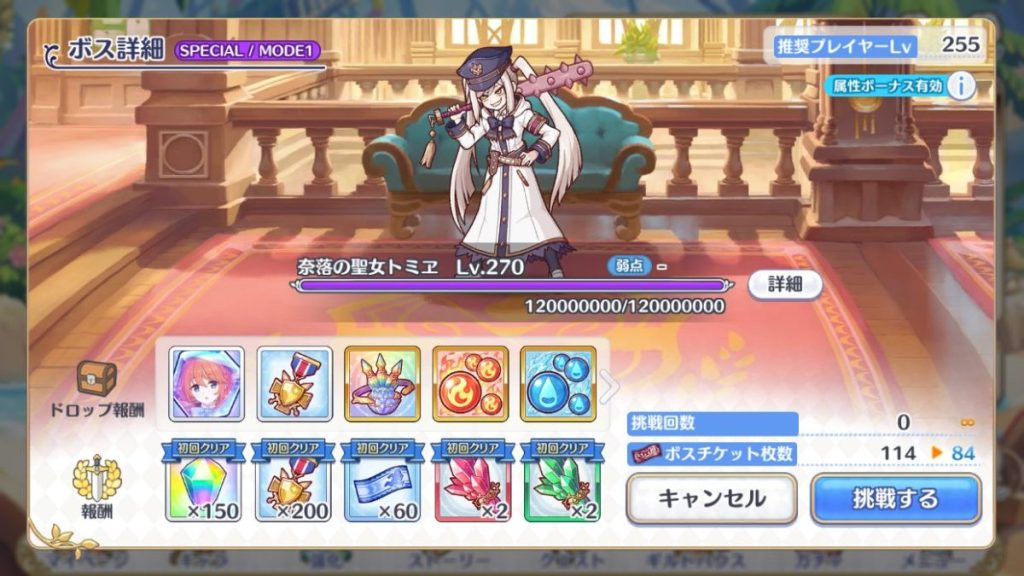Viewport: 1024px width, 576px height.
Task: Cancel with the キャンセル button
Action: click(711, 498)
